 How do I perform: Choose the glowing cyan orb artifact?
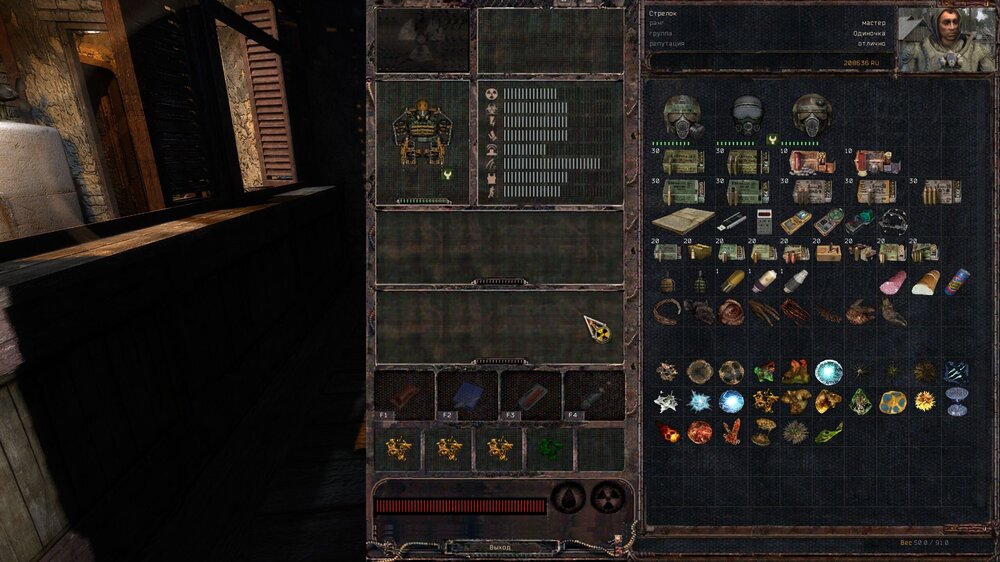coord(828,372)
